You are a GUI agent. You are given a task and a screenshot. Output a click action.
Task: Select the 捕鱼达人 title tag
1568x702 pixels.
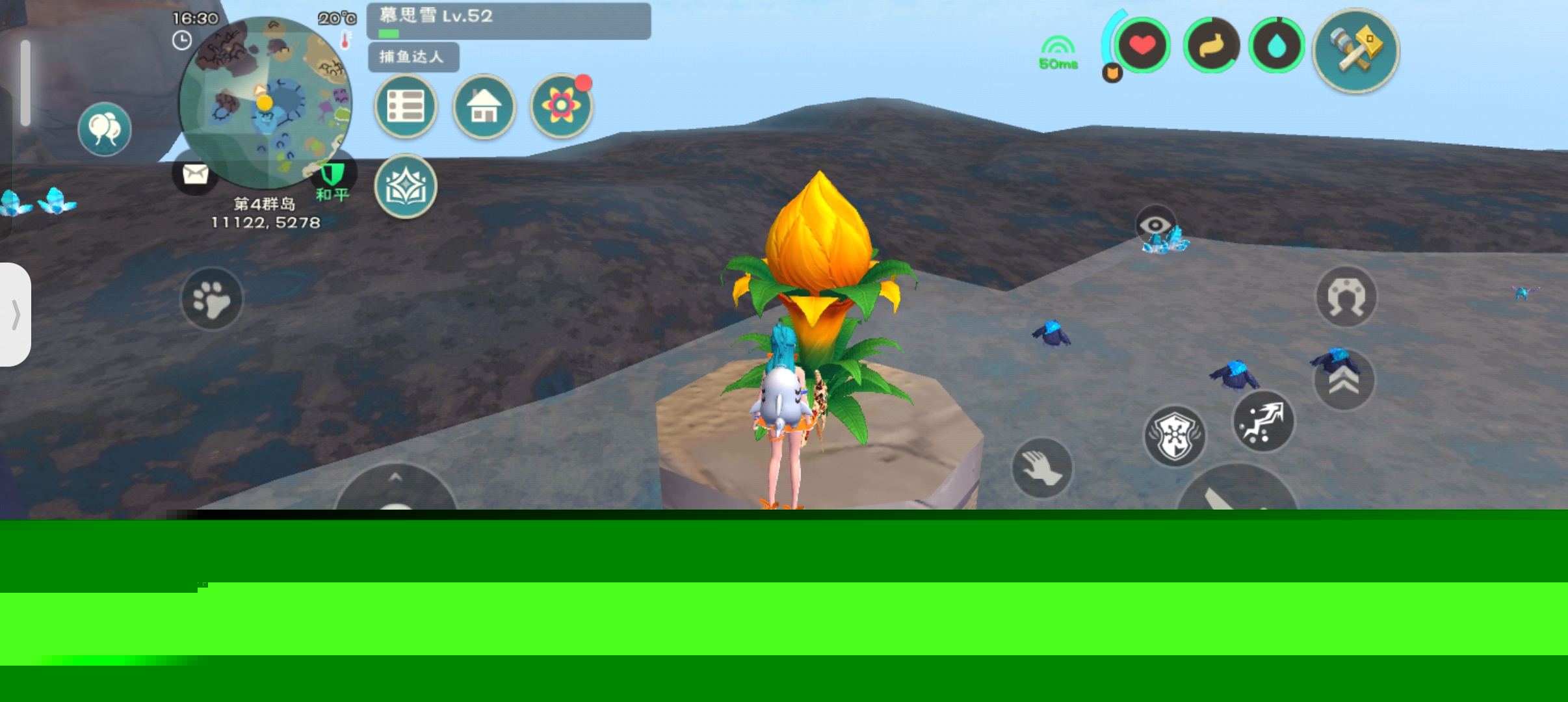[x=413, y=57]
